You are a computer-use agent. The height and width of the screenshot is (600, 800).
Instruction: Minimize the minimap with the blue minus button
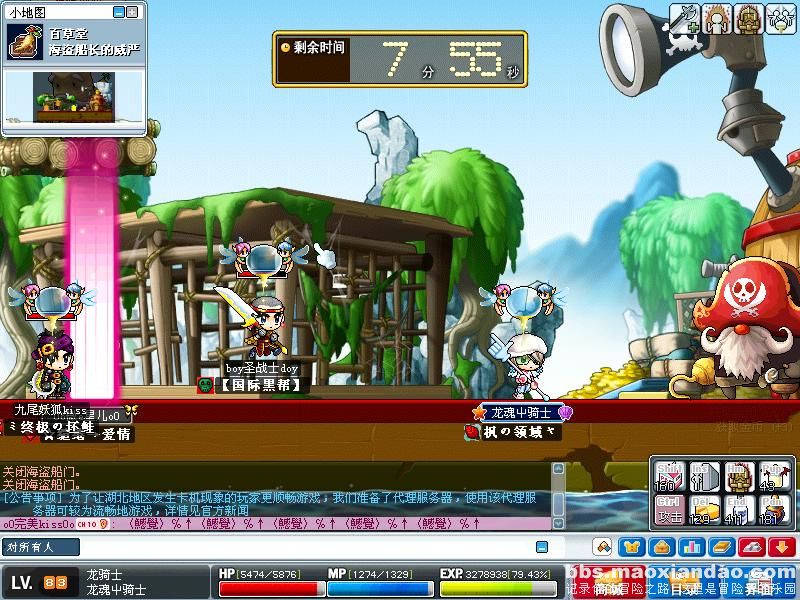[x=119, y=12]
